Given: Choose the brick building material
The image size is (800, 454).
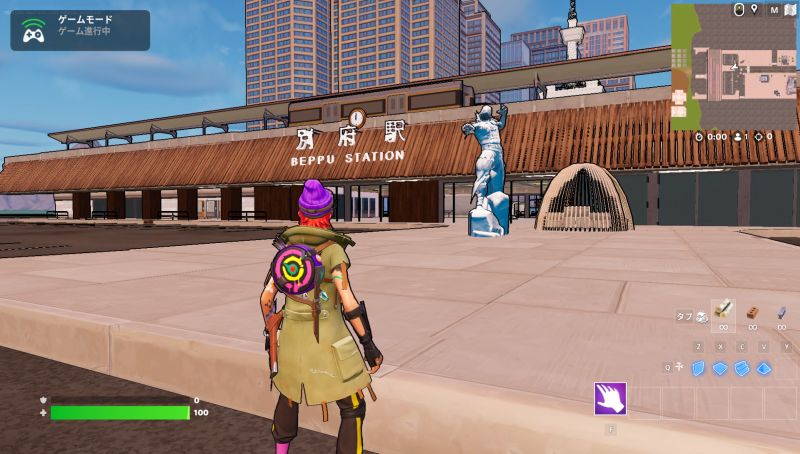Looking at the screenshot, I should pos(752,312).
